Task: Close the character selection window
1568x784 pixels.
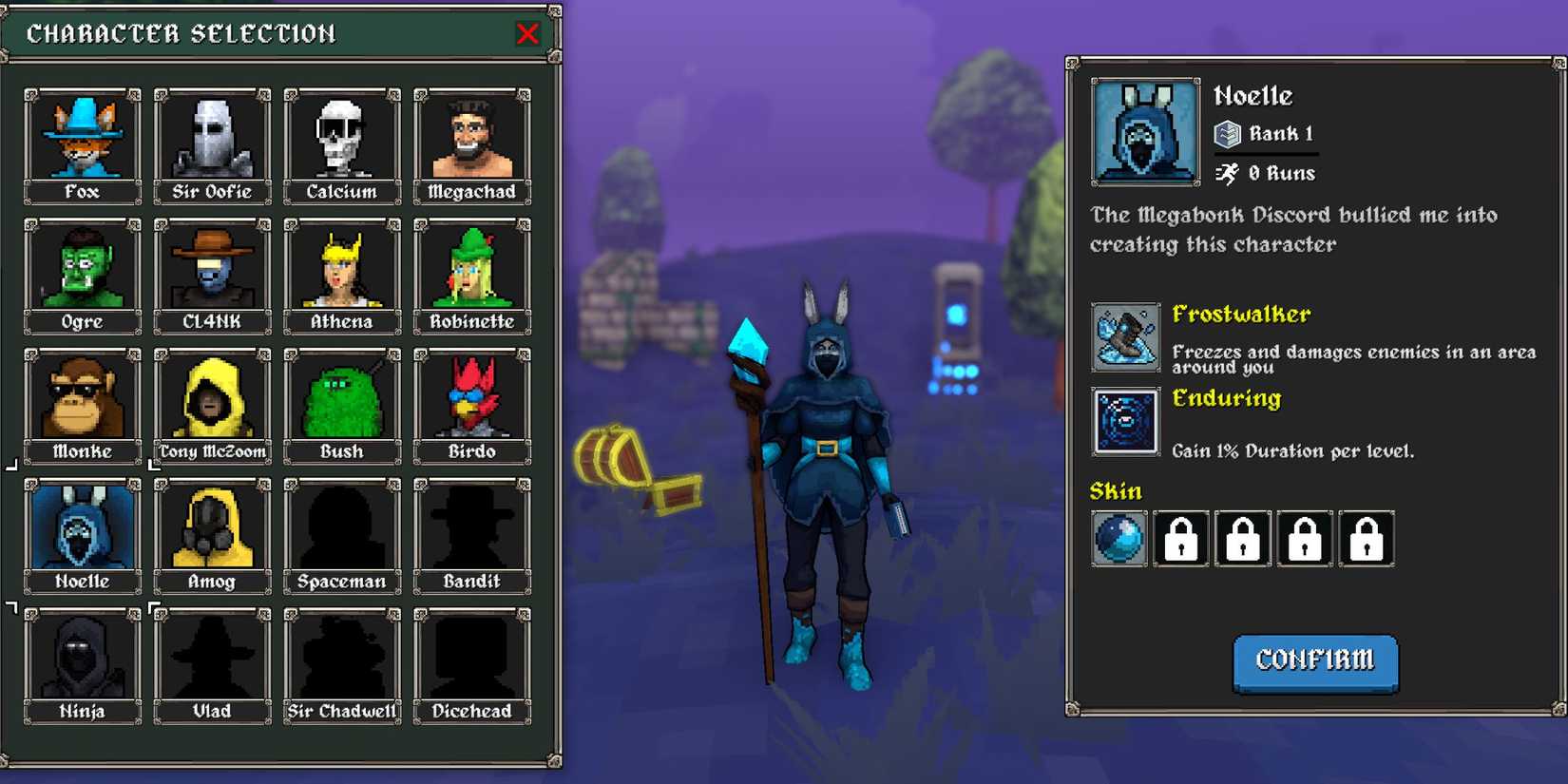Action: tap(528, 31)
